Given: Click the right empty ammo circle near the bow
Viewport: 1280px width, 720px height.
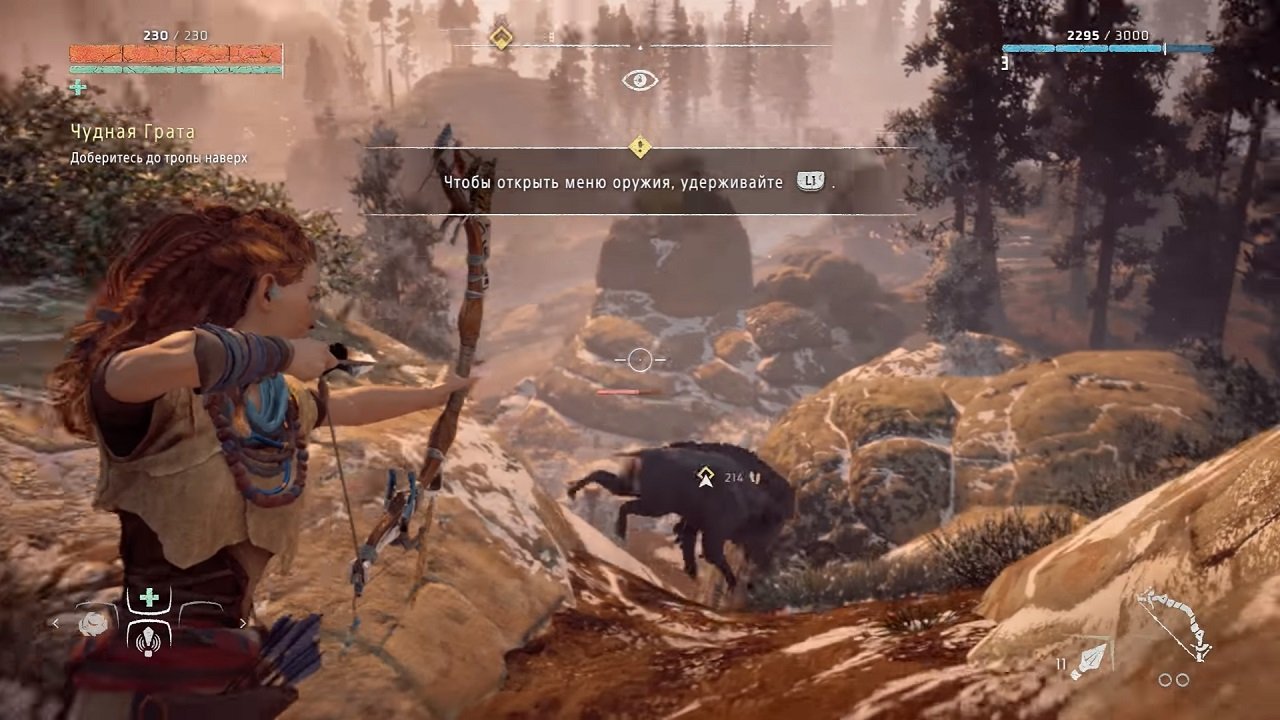Looking at the screenshot, I should (x=1183, y=680).
